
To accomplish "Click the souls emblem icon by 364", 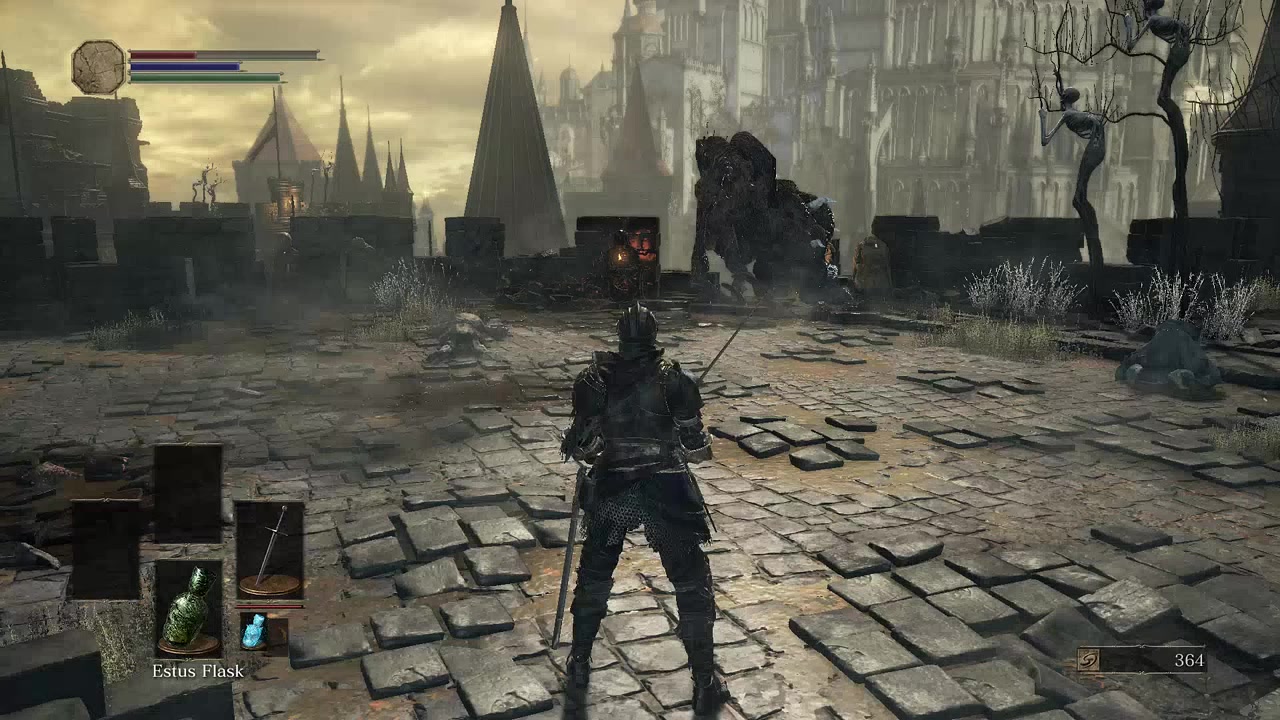I will [1091, 661].
